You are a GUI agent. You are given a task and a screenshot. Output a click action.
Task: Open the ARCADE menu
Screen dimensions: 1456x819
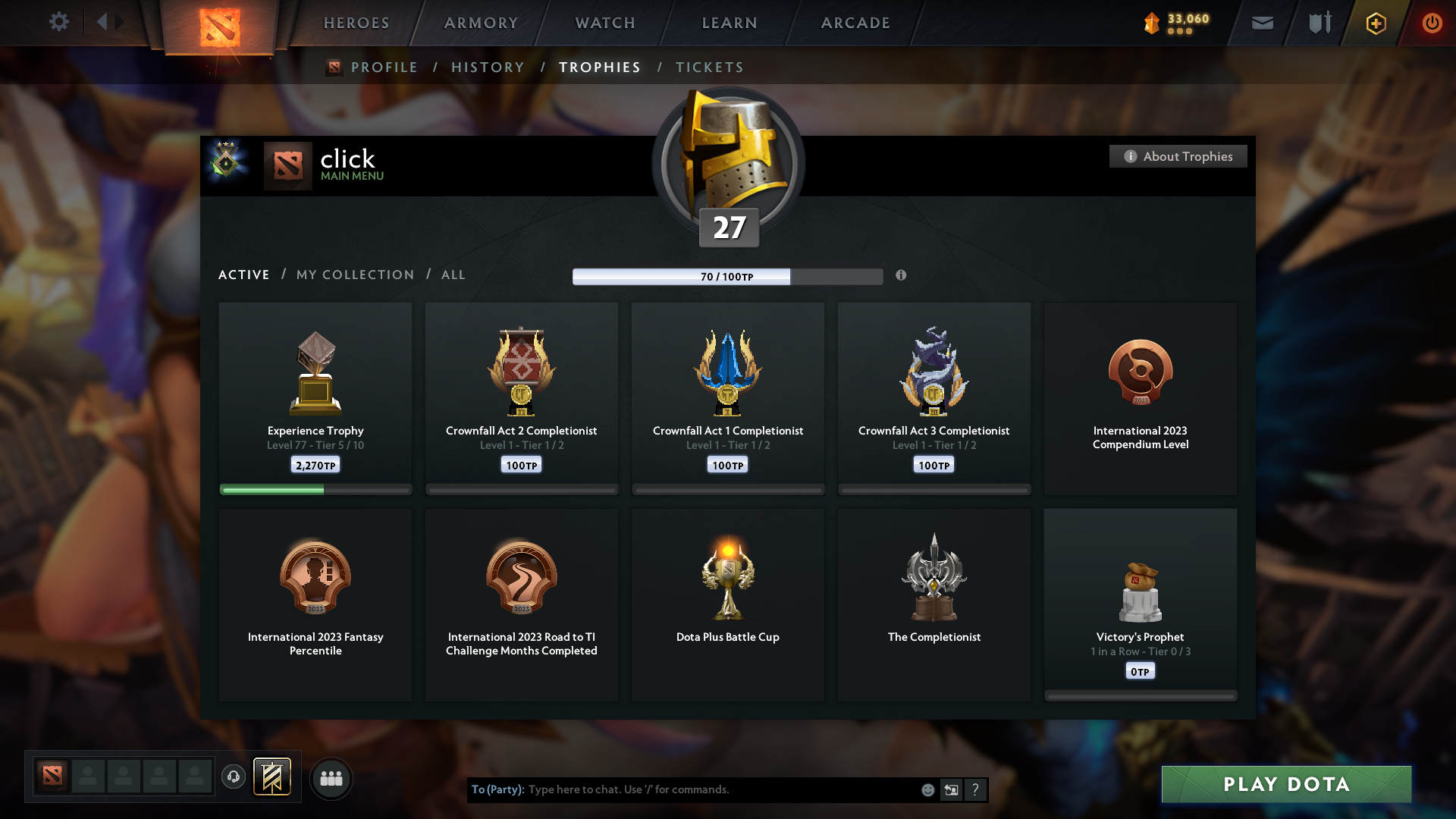coord(855,23)
